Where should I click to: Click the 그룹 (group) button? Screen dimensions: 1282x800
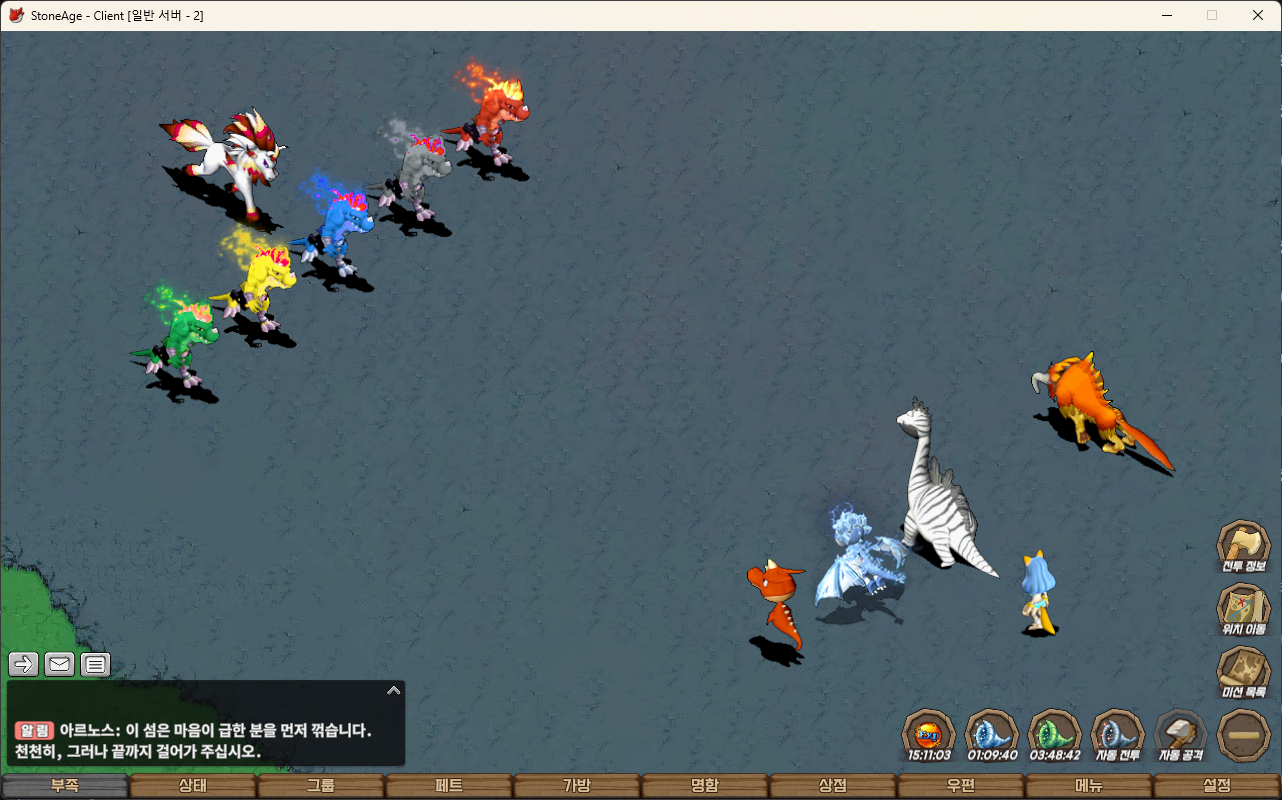pyautogui.click(x=320, y=786)
